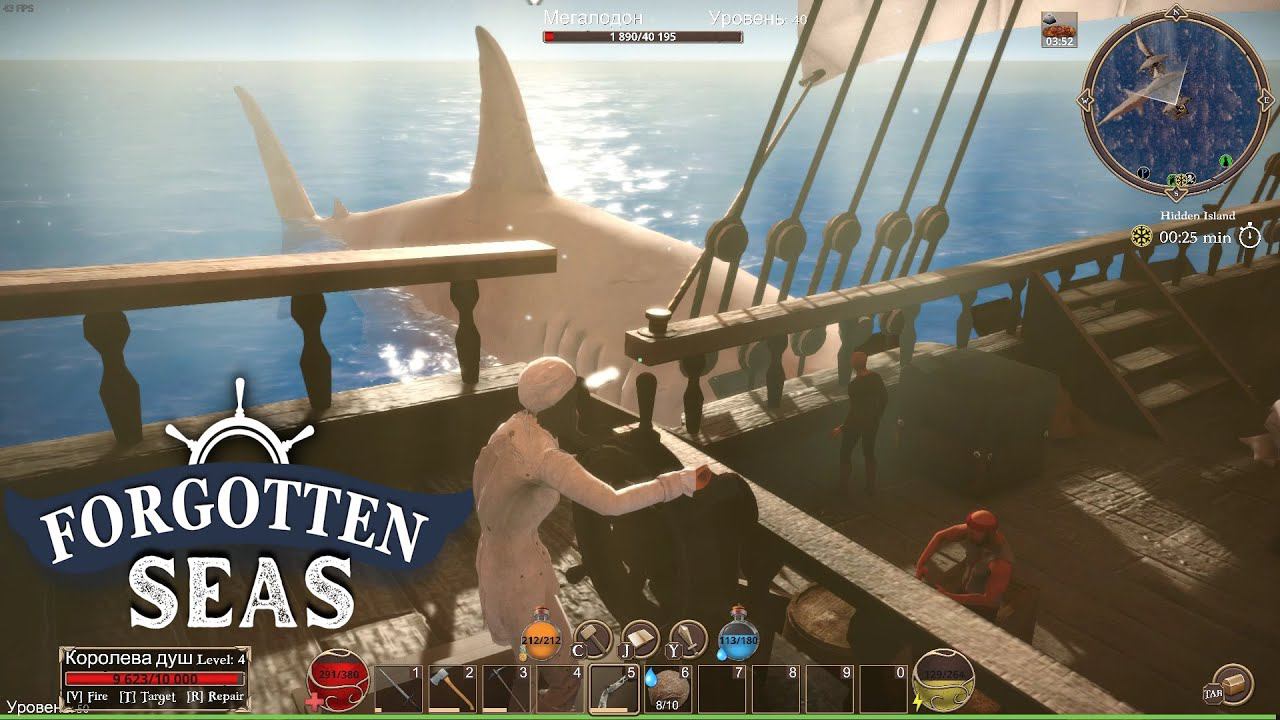
Task: Select the highlighted hotbar slot 5 item
Action: click(x=613, y=689)
